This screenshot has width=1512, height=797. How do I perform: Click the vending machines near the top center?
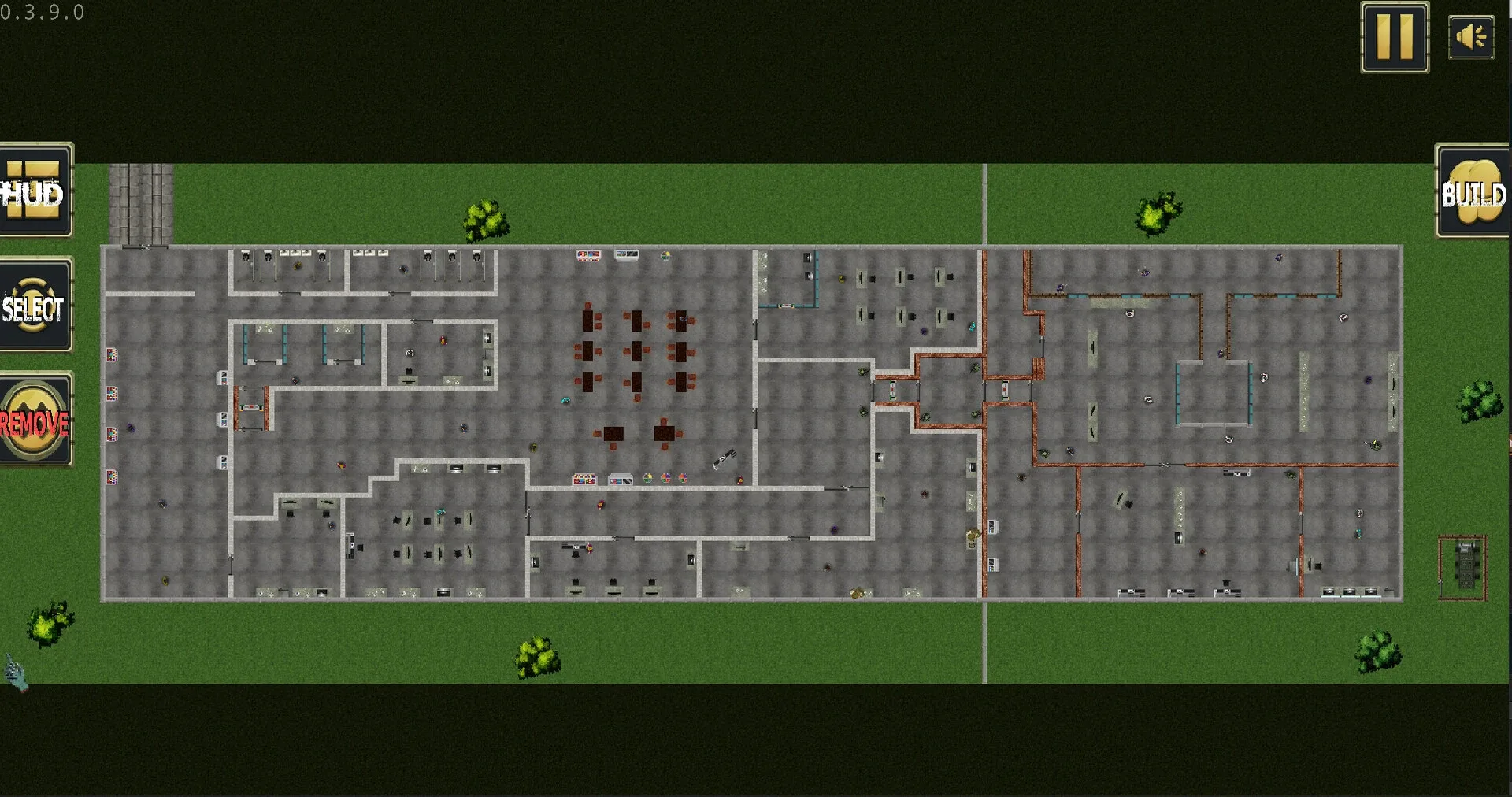point(587,257)
